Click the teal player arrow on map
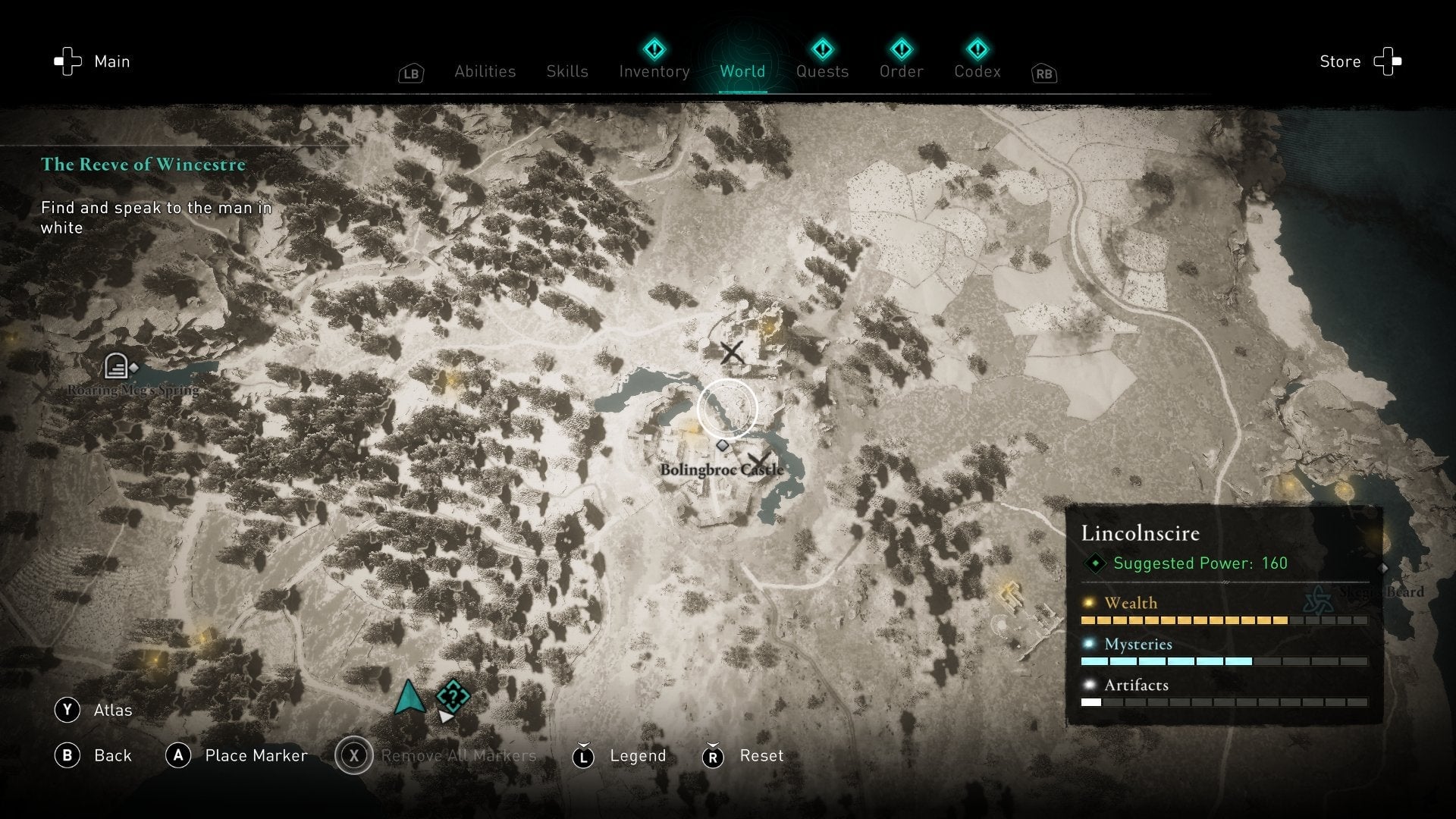1456x819 pixels. [x=409, y=698]
